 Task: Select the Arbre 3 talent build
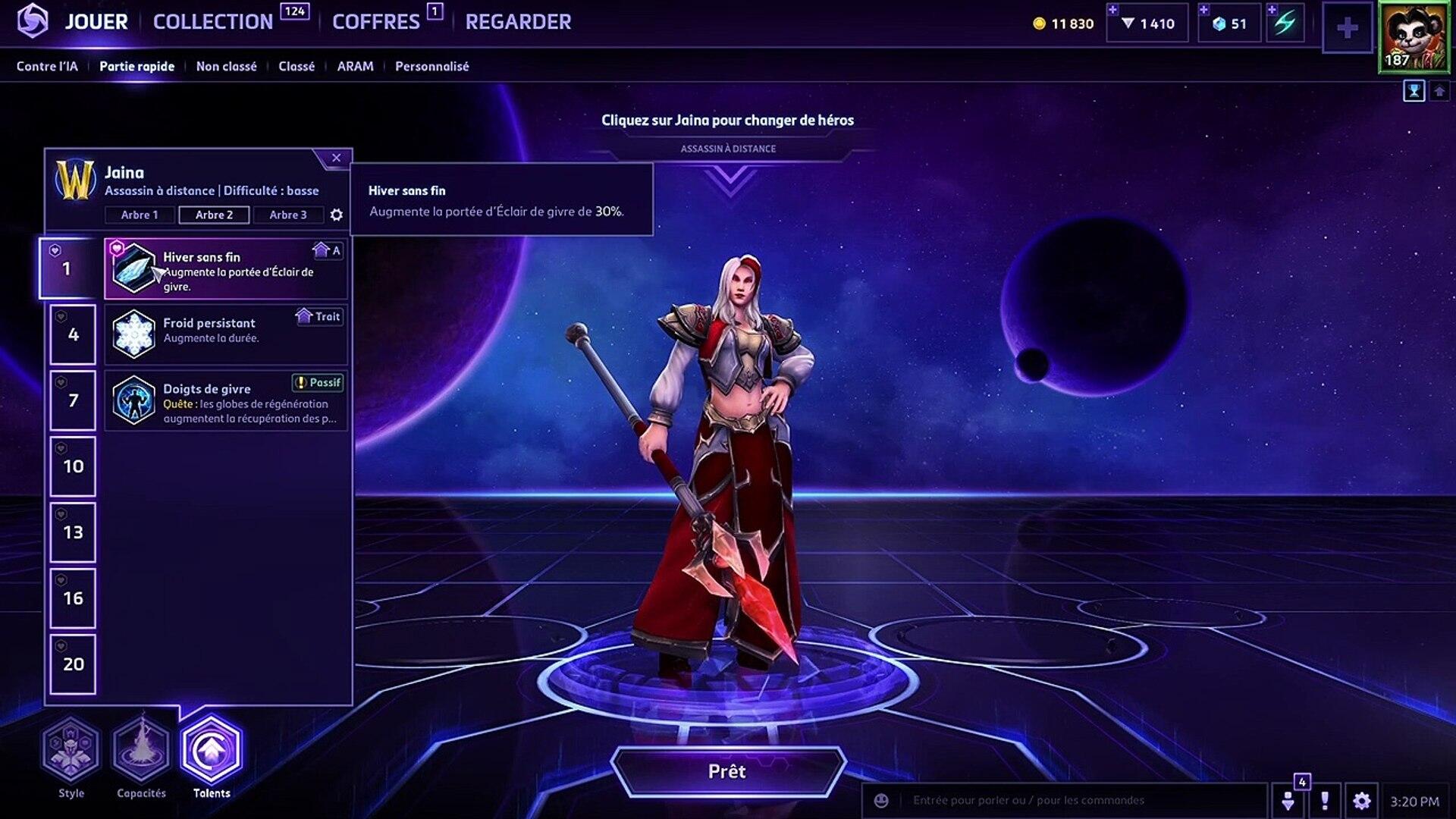pos(288,215)
